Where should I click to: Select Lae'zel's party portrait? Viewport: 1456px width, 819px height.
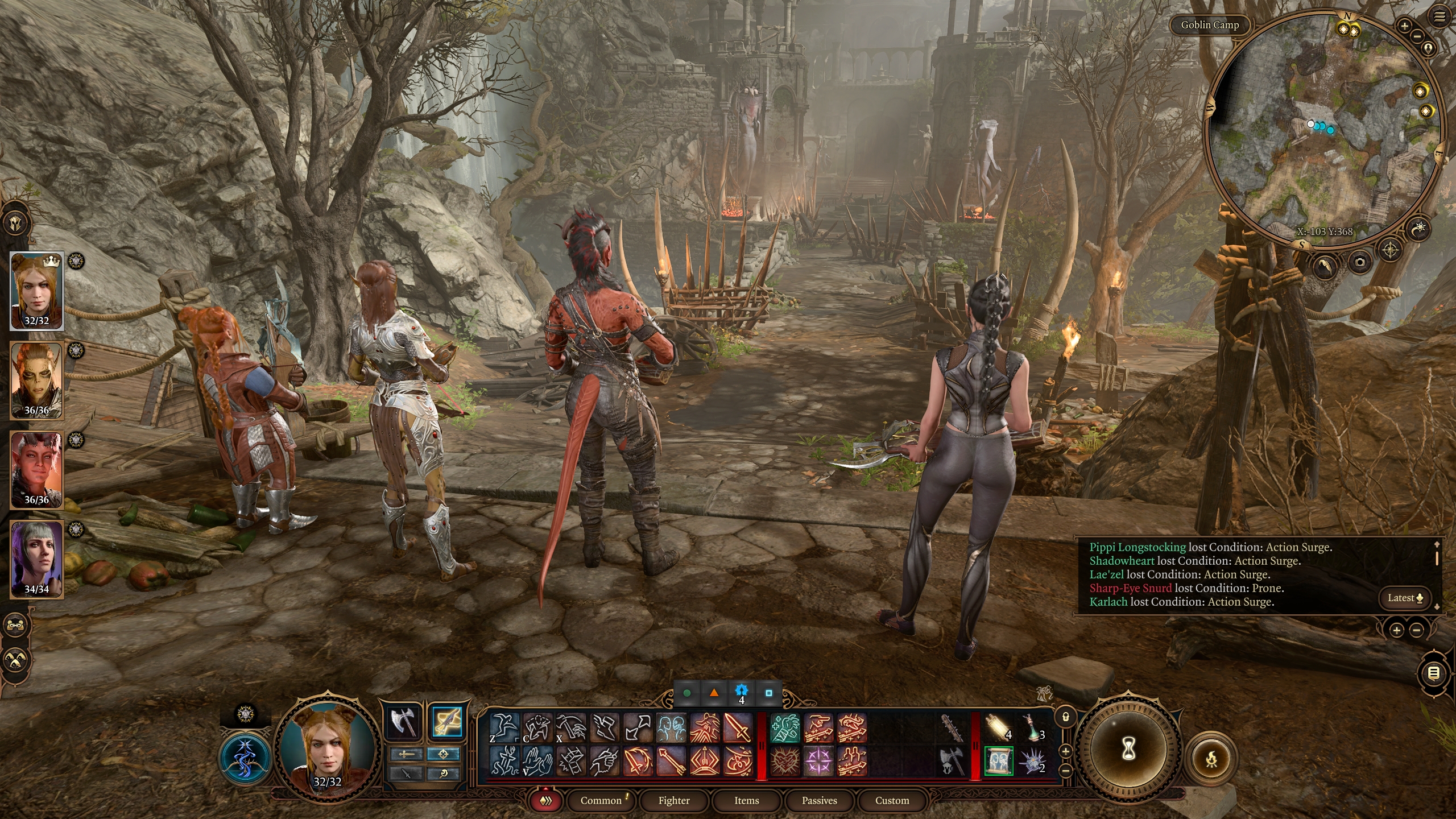pos(36,380)
